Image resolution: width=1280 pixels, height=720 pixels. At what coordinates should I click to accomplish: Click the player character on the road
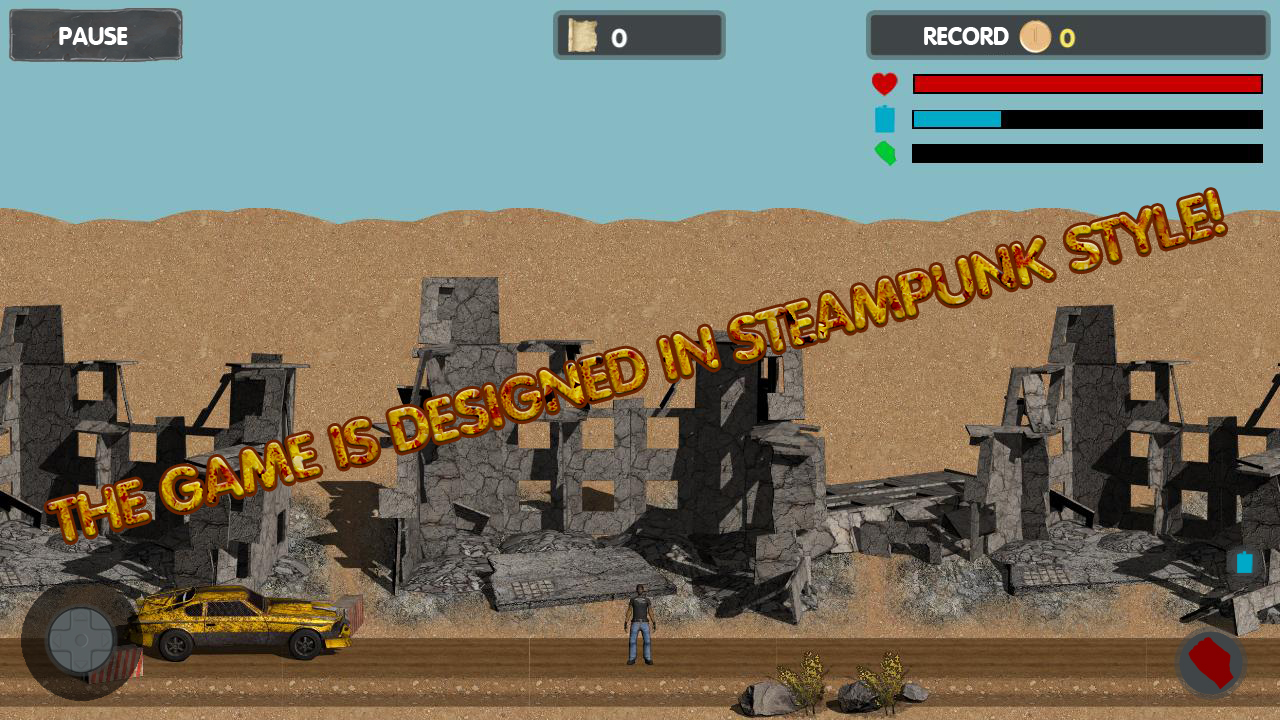640,625
